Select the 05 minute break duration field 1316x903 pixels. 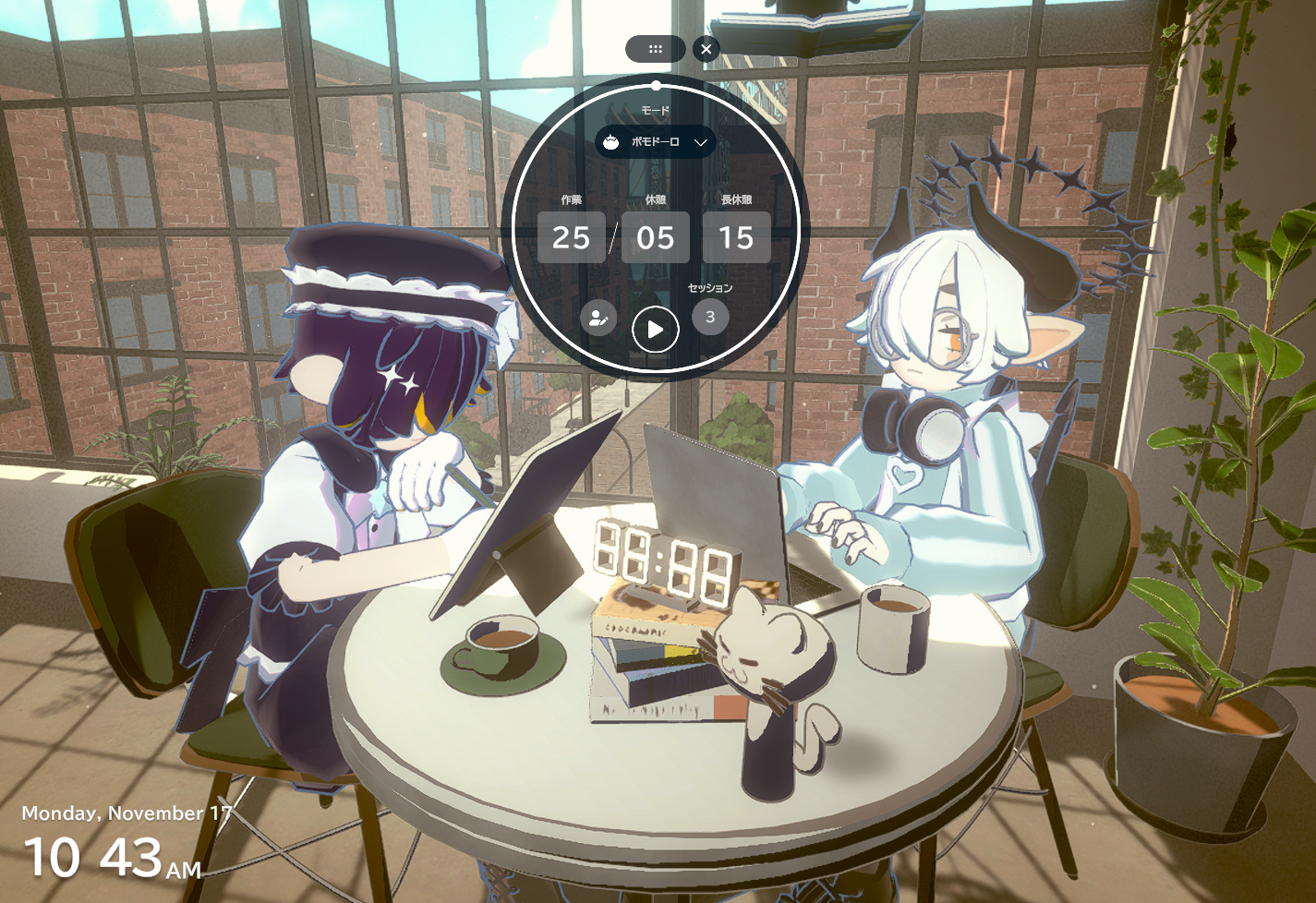655,238
